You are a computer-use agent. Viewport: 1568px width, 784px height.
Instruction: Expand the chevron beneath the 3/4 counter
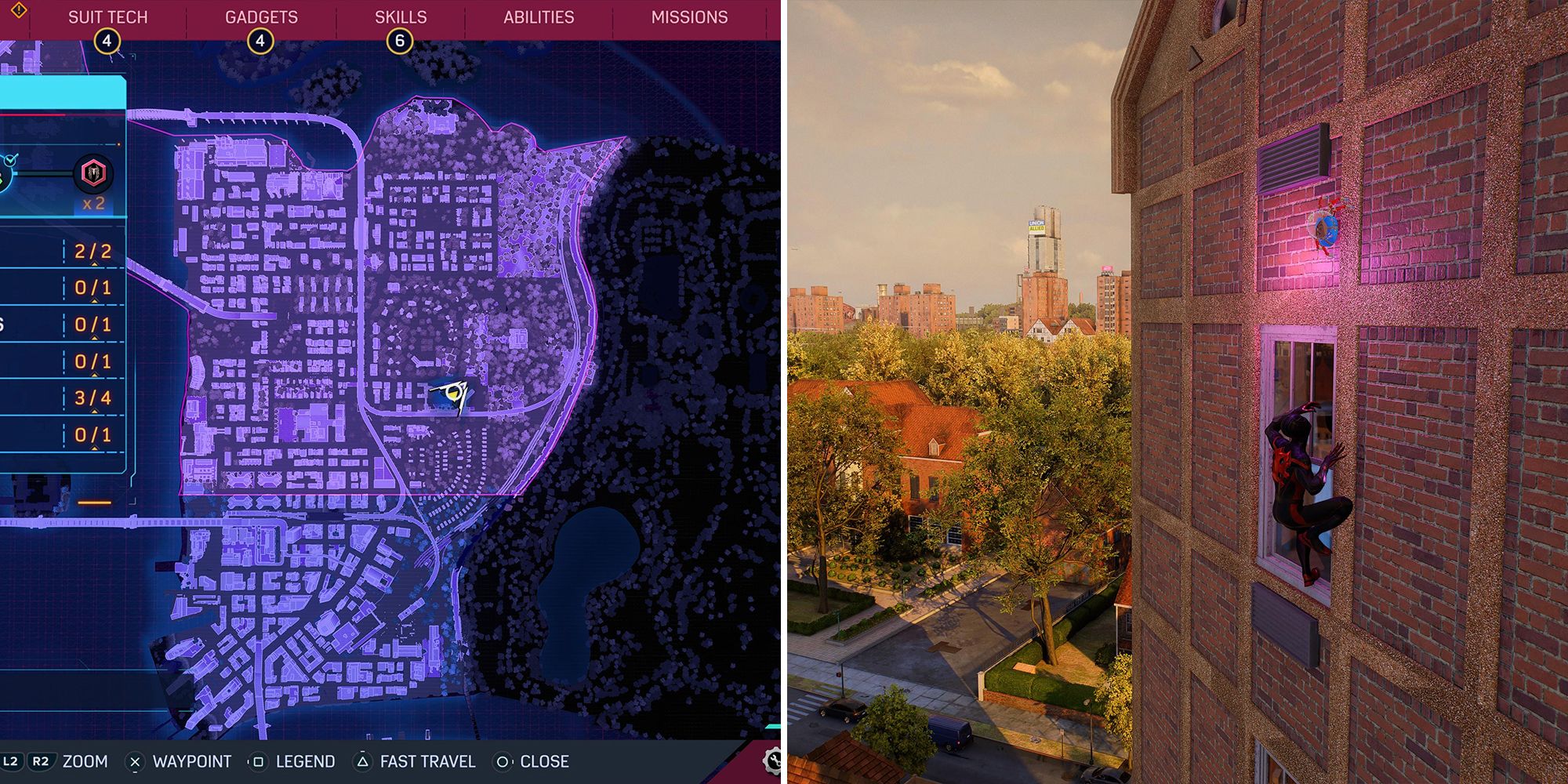click(94, 411)
